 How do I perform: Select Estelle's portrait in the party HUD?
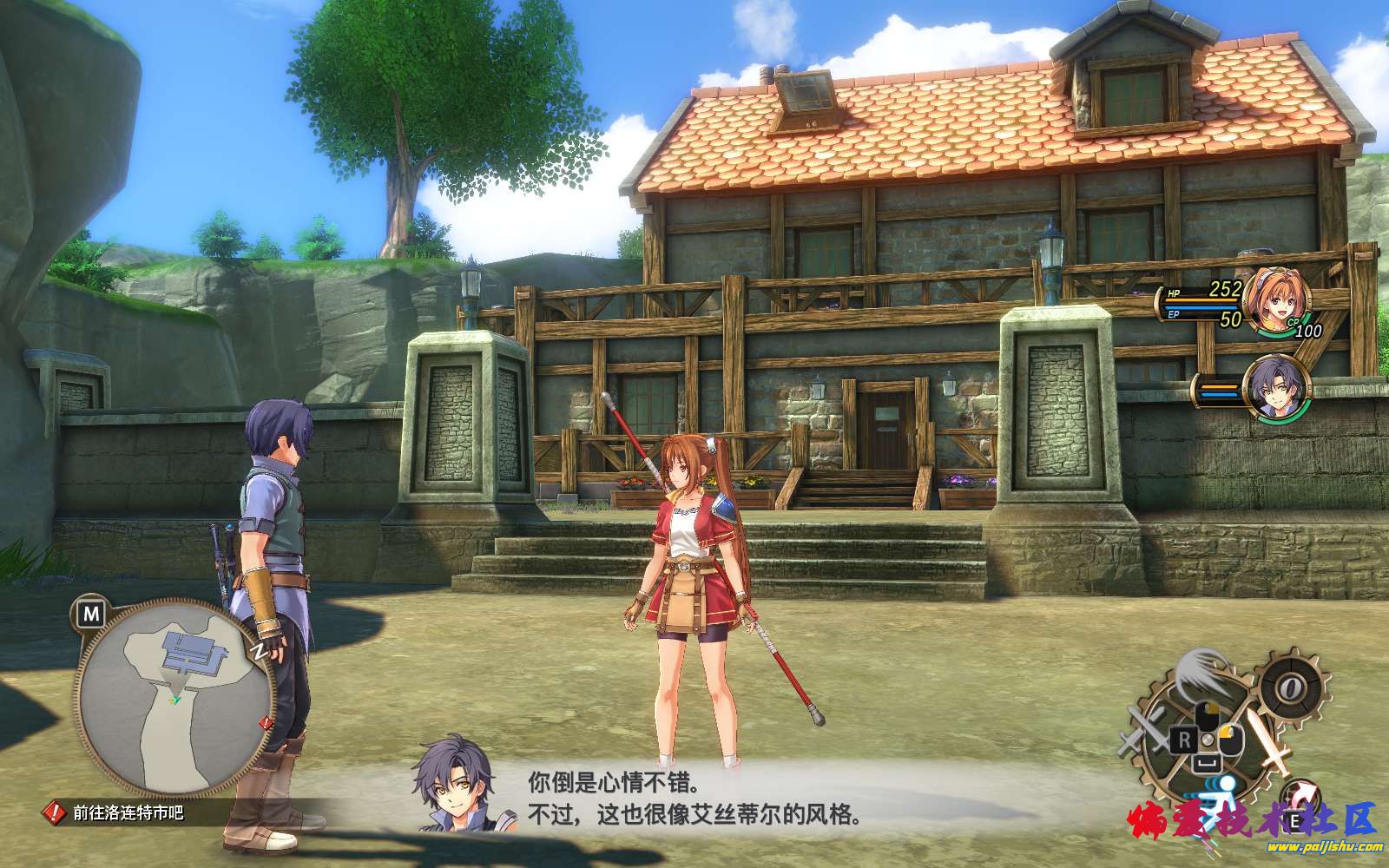pos(1274,299)
